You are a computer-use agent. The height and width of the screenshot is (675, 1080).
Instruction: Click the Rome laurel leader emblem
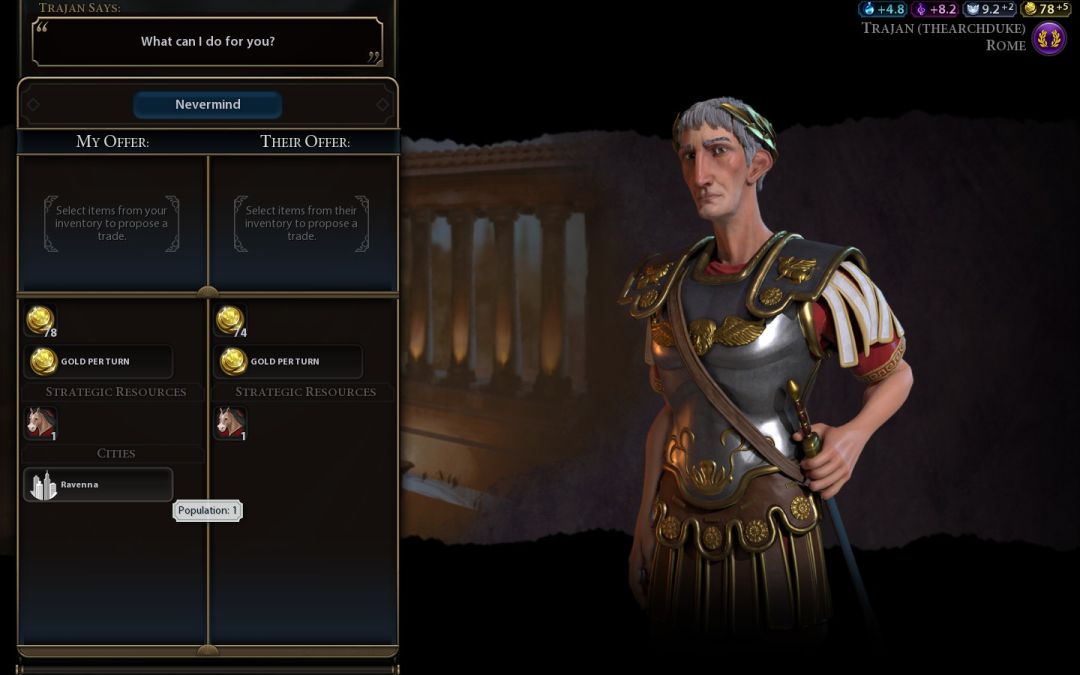1049,39
